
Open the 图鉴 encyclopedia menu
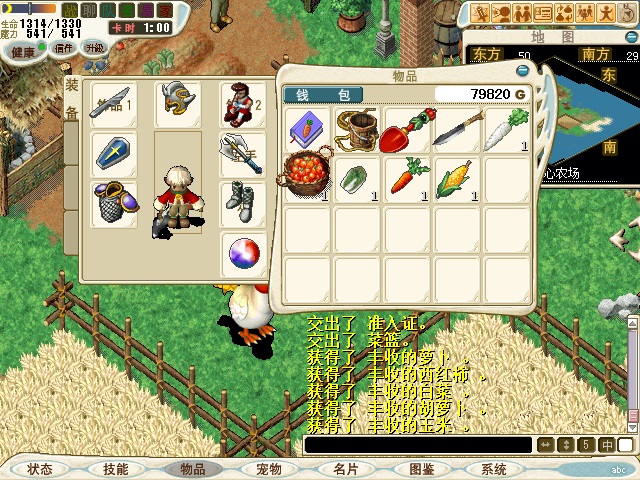(x=421, y=469)
